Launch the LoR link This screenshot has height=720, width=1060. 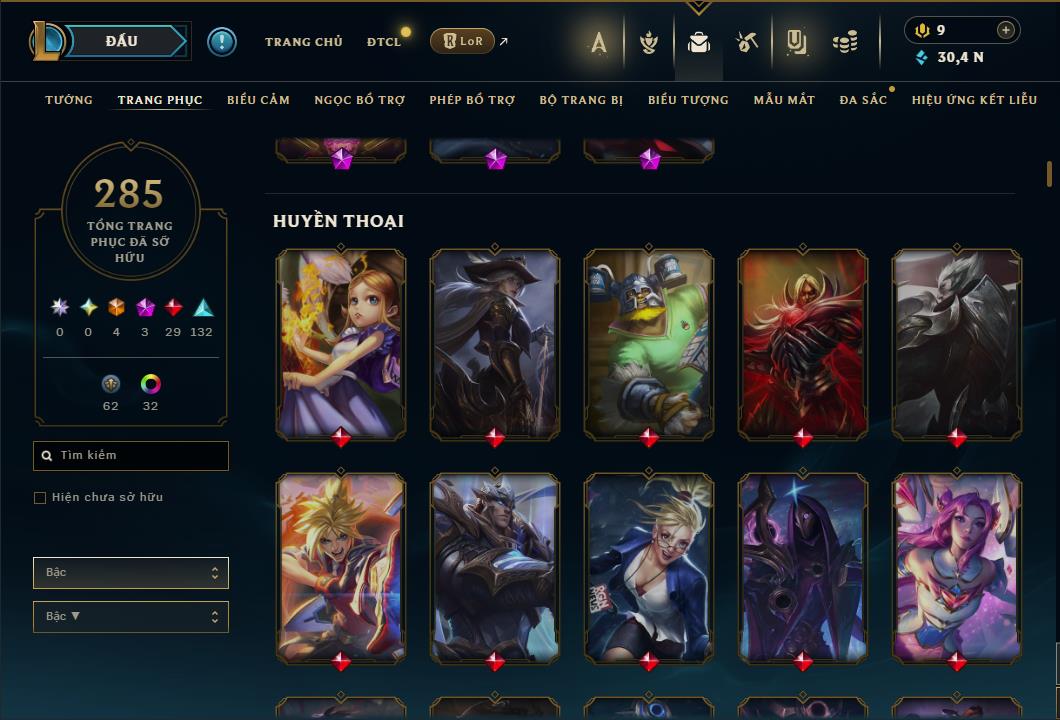(x=462, y=42)
